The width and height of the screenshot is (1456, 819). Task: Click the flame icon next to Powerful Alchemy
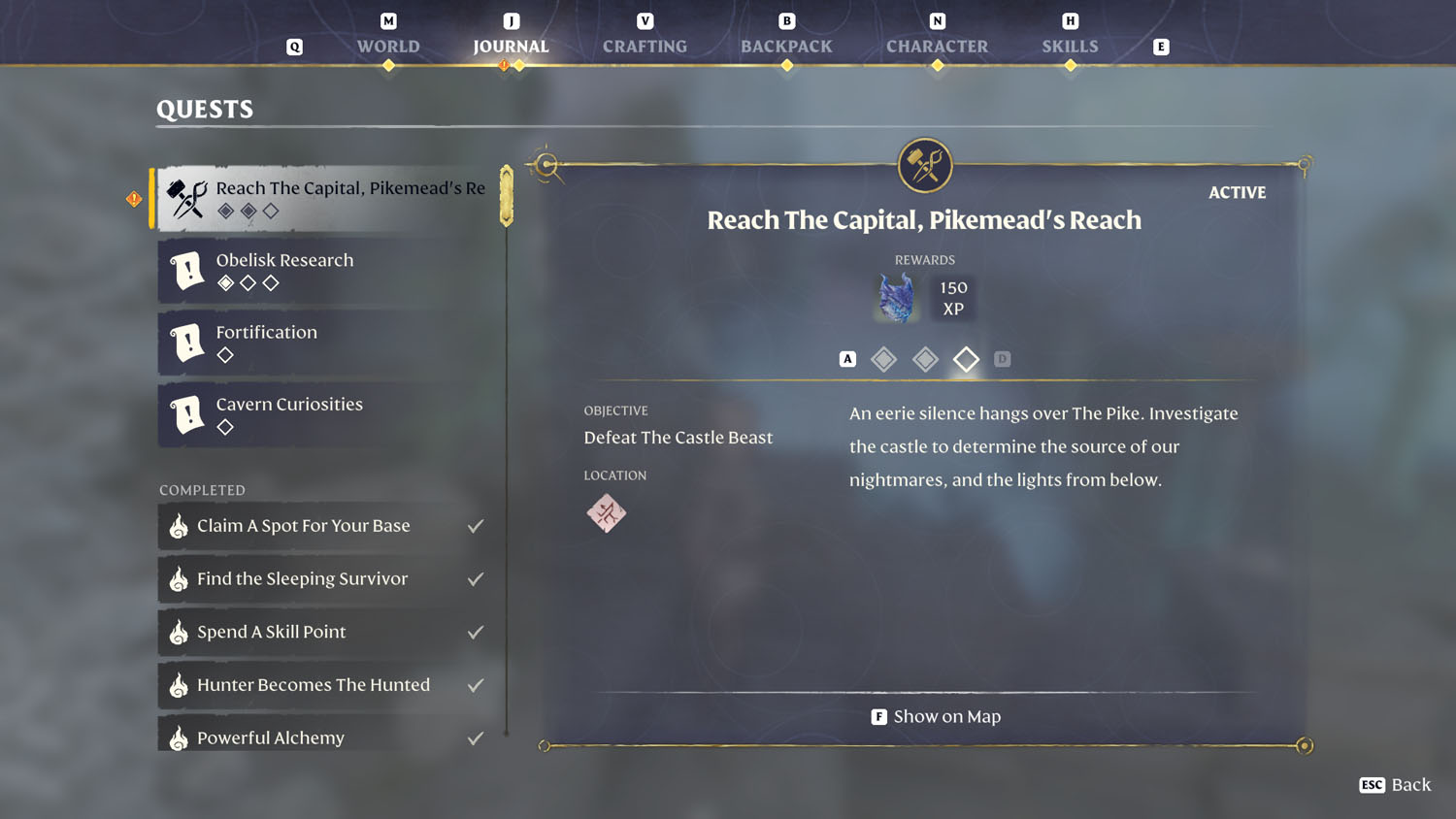(x=178, y=737)
